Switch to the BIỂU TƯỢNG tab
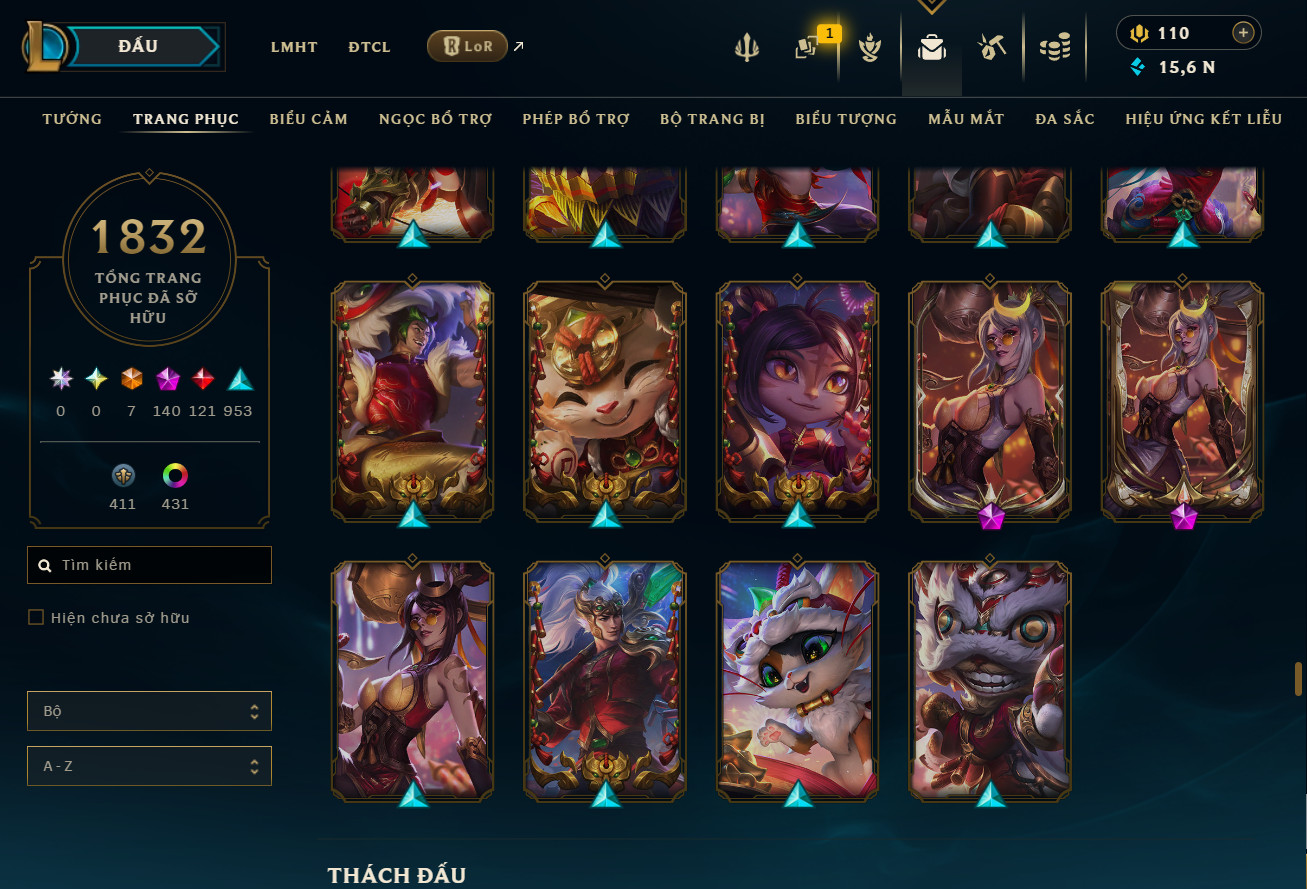 tap(846, 119)
